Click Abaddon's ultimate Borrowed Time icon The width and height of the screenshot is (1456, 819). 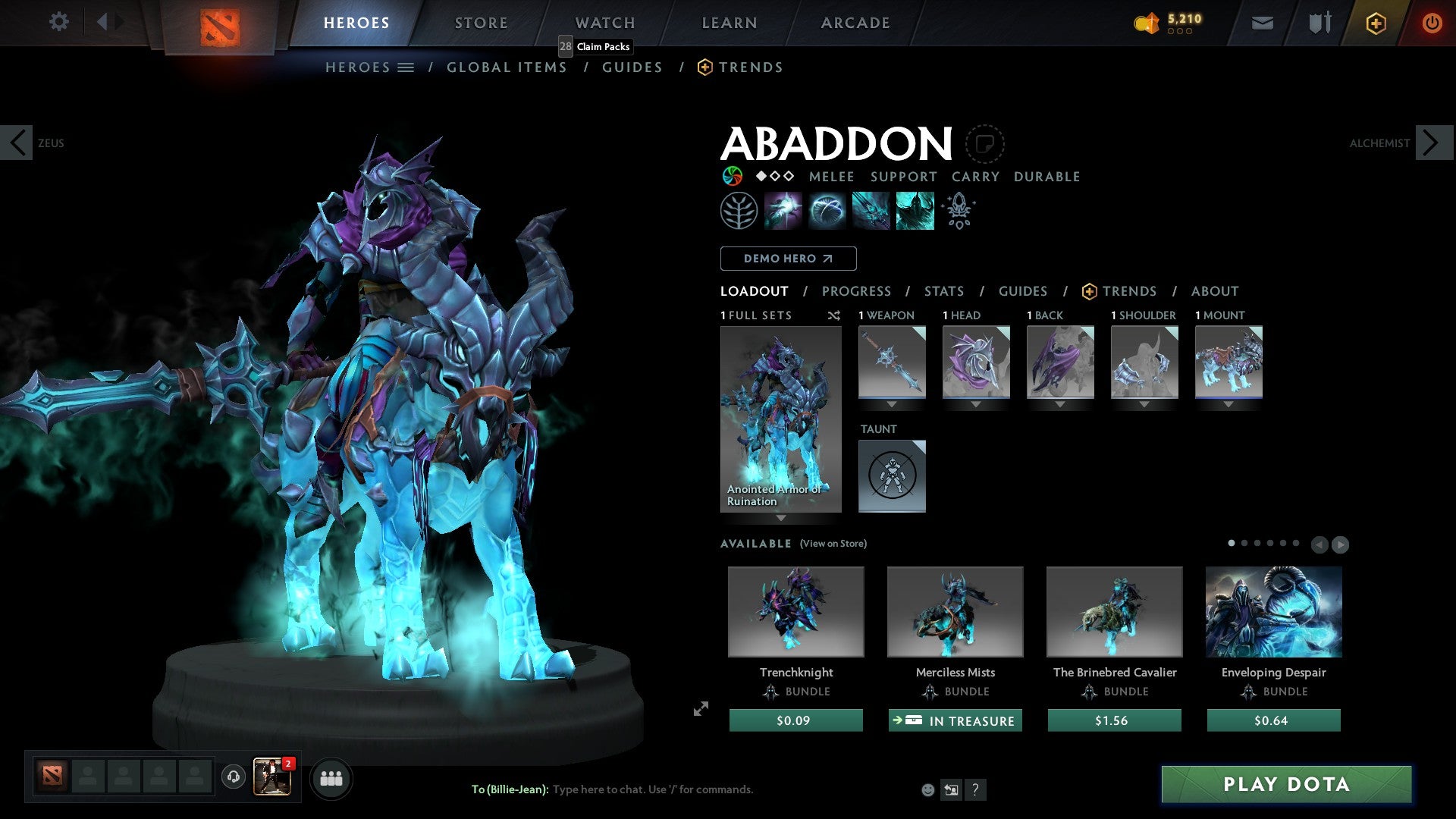(915, 210)
